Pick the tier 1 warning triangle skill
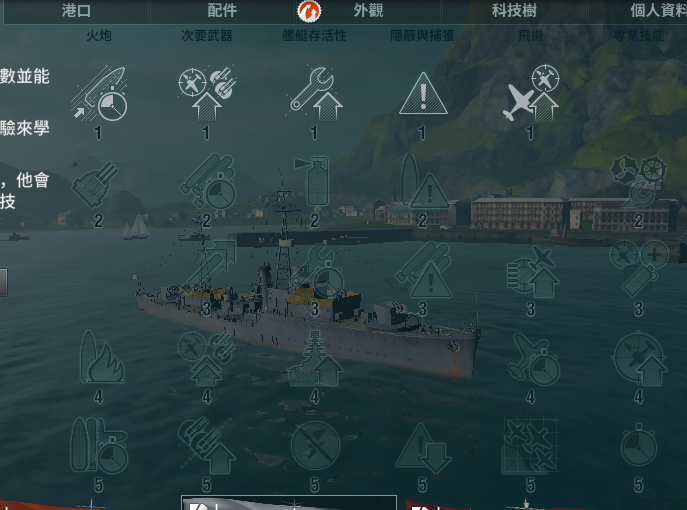The image size is (687, 510). [x=422, y=96]
